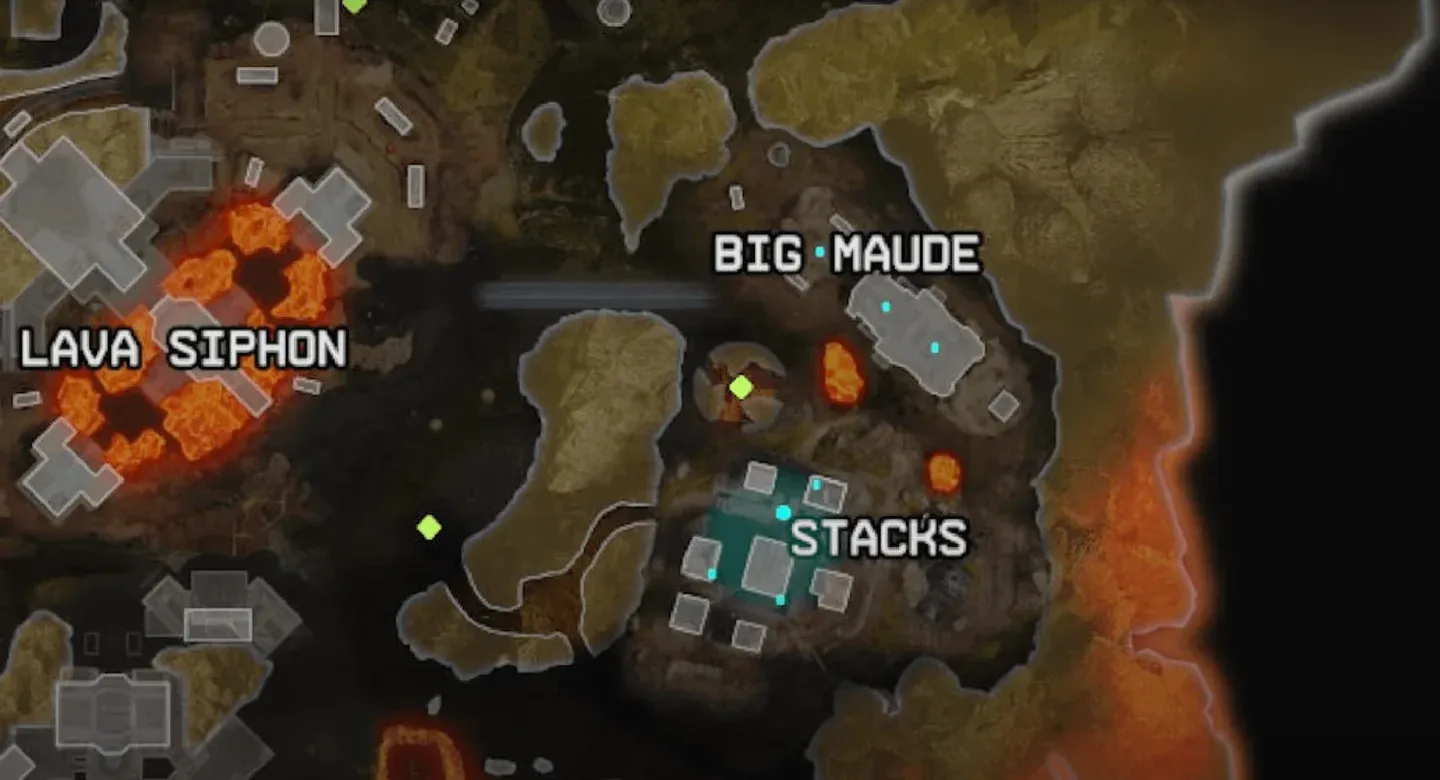Select the BIG MAUDE location label
The height and width of the screenshot is (780, 1440).
pyautogui.click(x=846, y=255)
